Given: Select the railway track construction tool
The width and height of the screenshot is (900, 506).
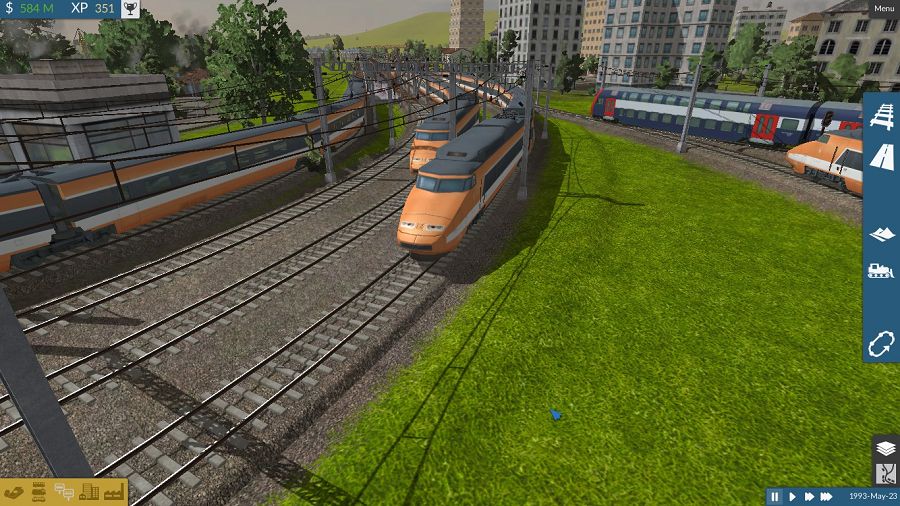Looking at the screenshot, I should (881, 117).
